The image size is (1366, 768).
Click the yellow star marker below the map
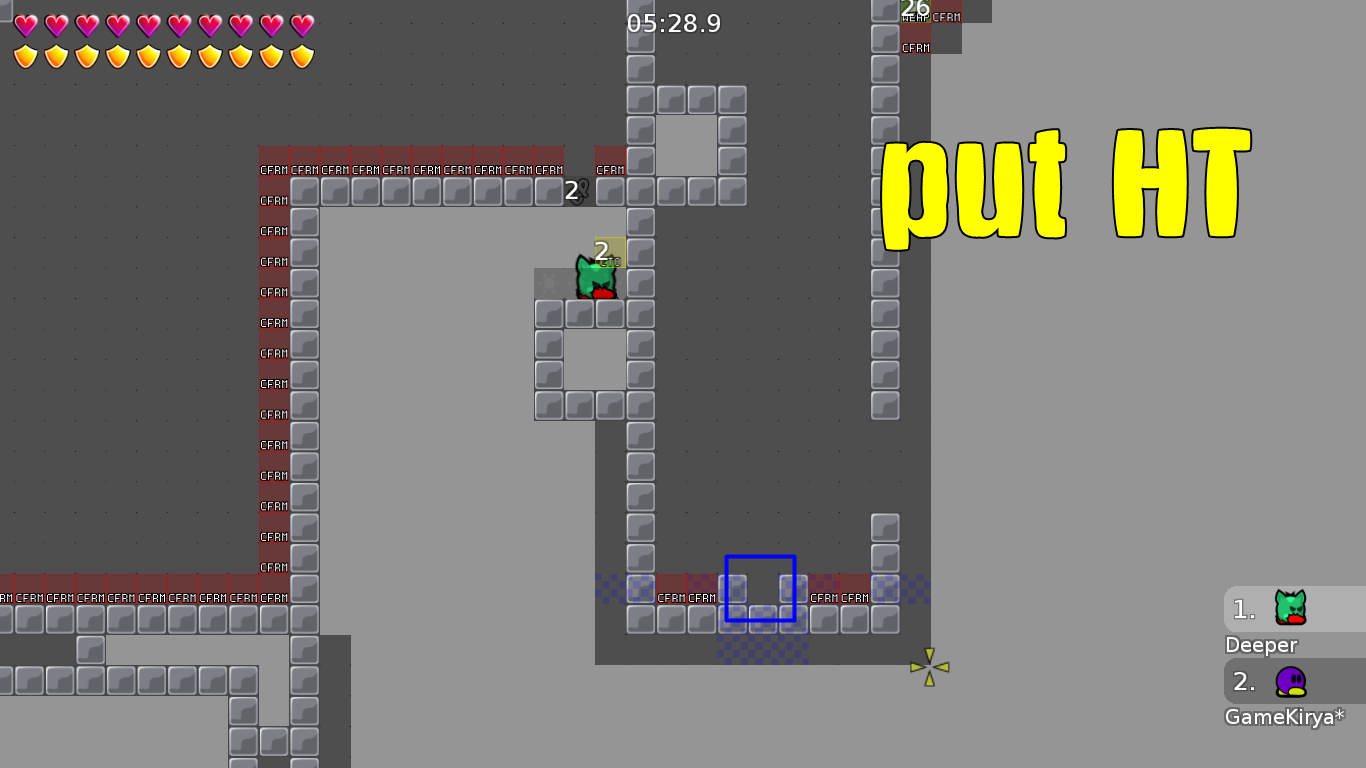pos(929,666)
